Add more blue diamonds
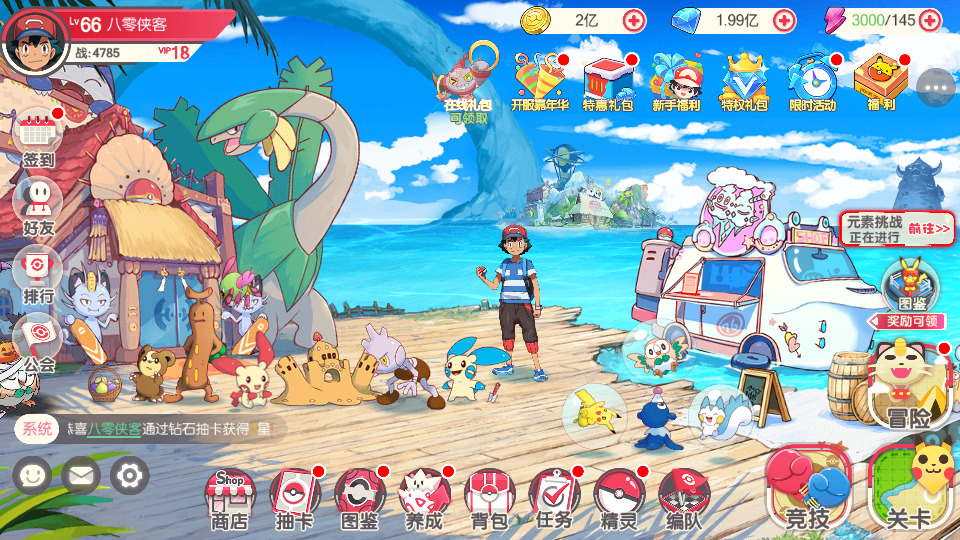Viewport: 960px width, 540px height. (x=784, y=20)
